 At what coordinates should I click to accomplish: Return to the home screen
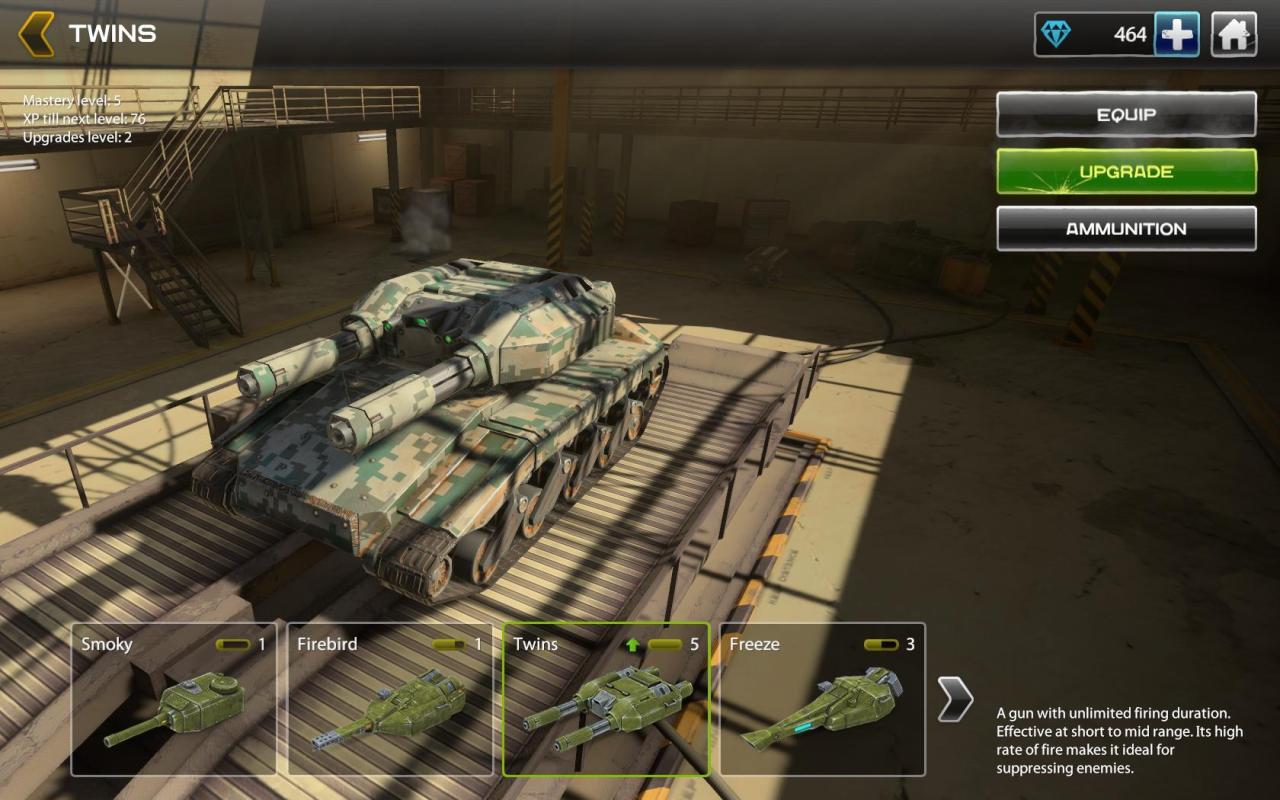click(1234, 35)
